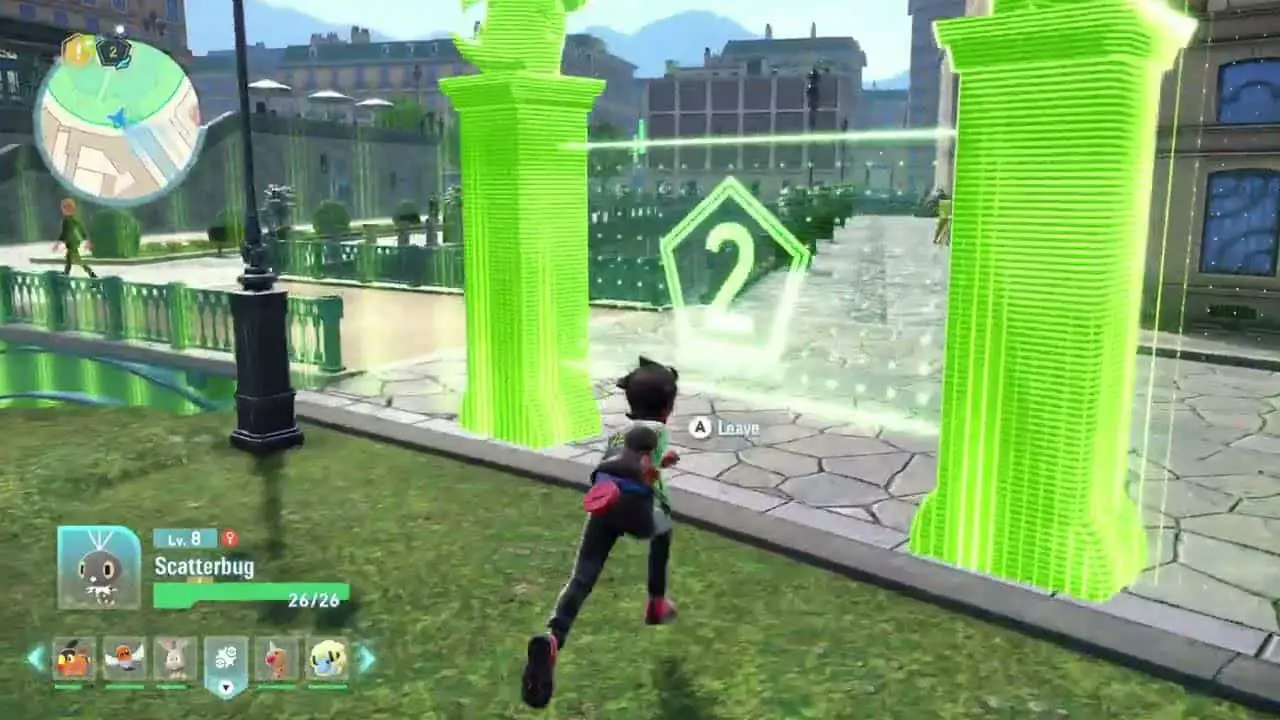Choose Fletchling from the party bar
1280x720 pixels.
tap(124, 659)
